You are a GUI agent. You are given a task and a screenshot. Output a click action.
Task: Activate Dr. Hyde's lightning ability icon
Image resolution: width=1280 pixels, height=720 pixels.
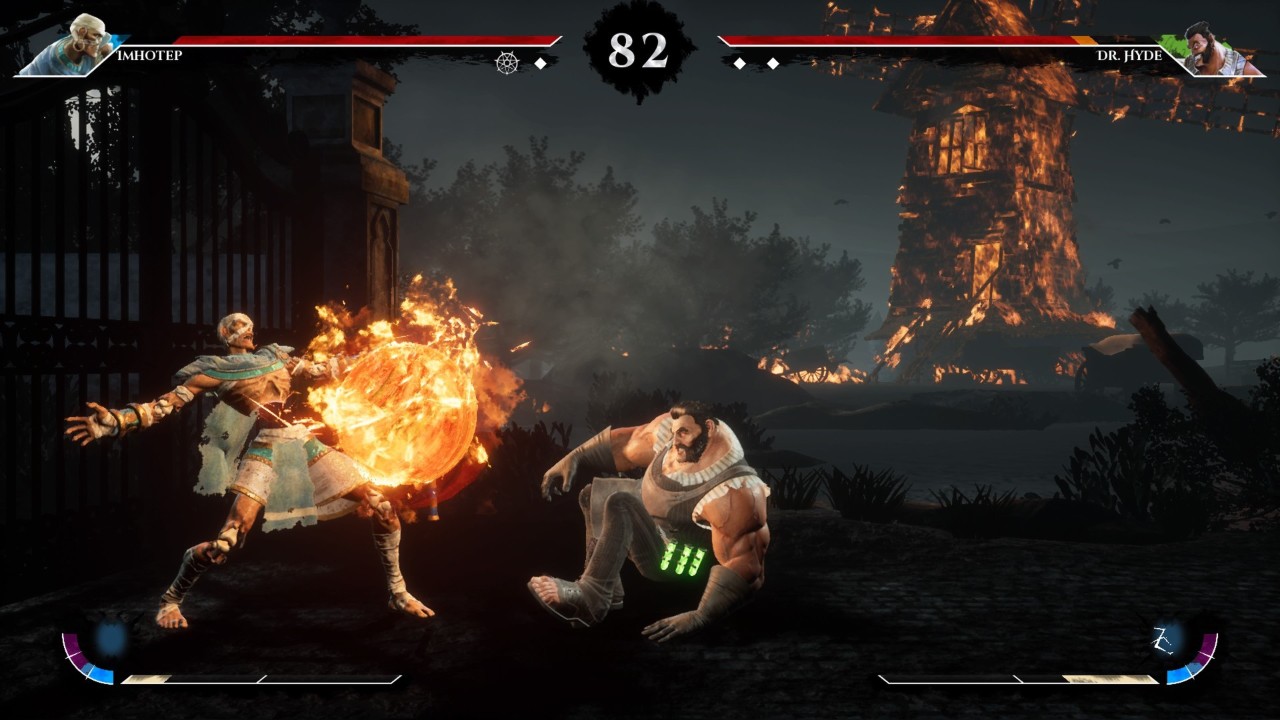tap(1165, 637)
